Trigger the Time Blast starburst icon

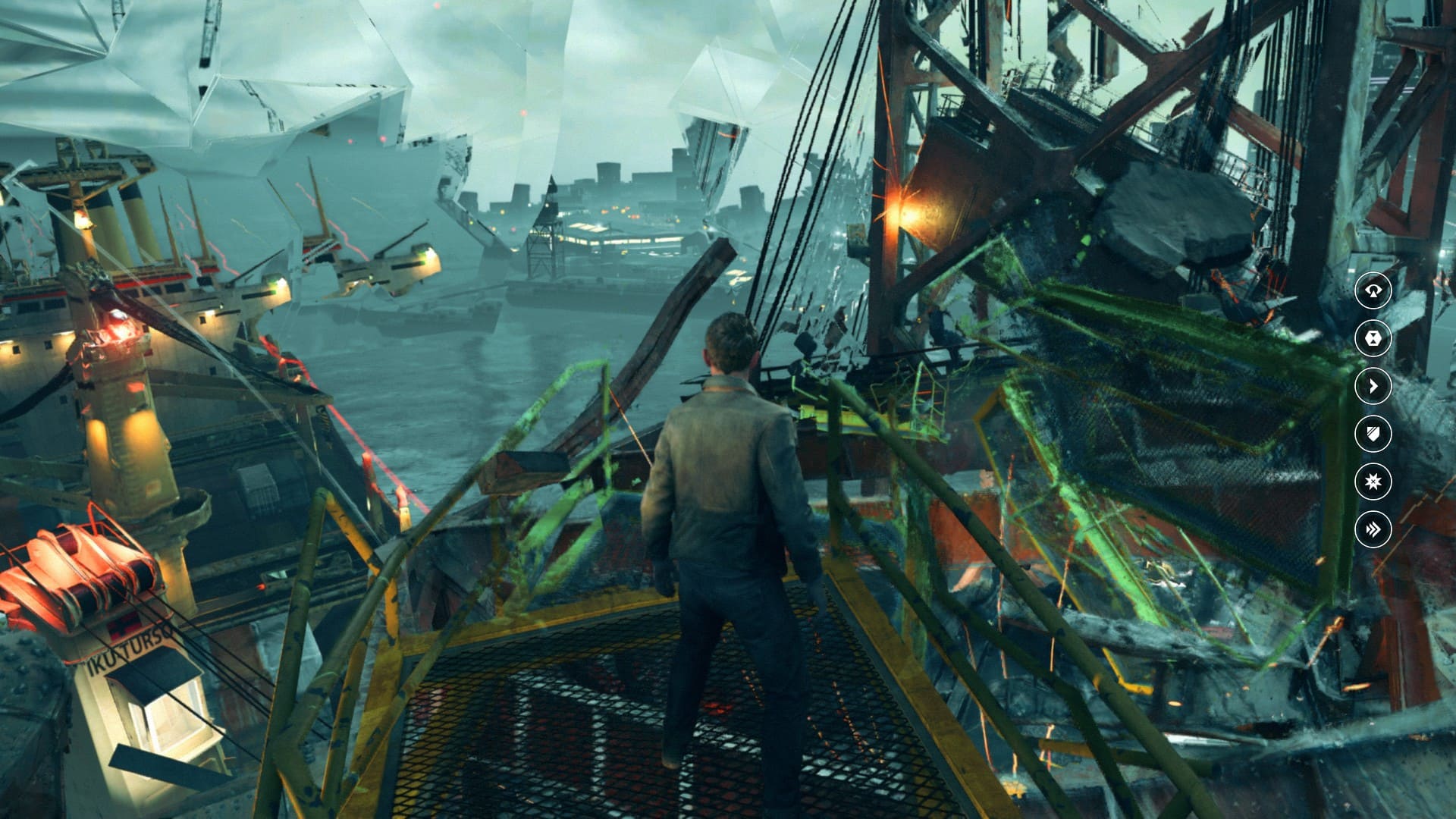[x=1373, y=482]
